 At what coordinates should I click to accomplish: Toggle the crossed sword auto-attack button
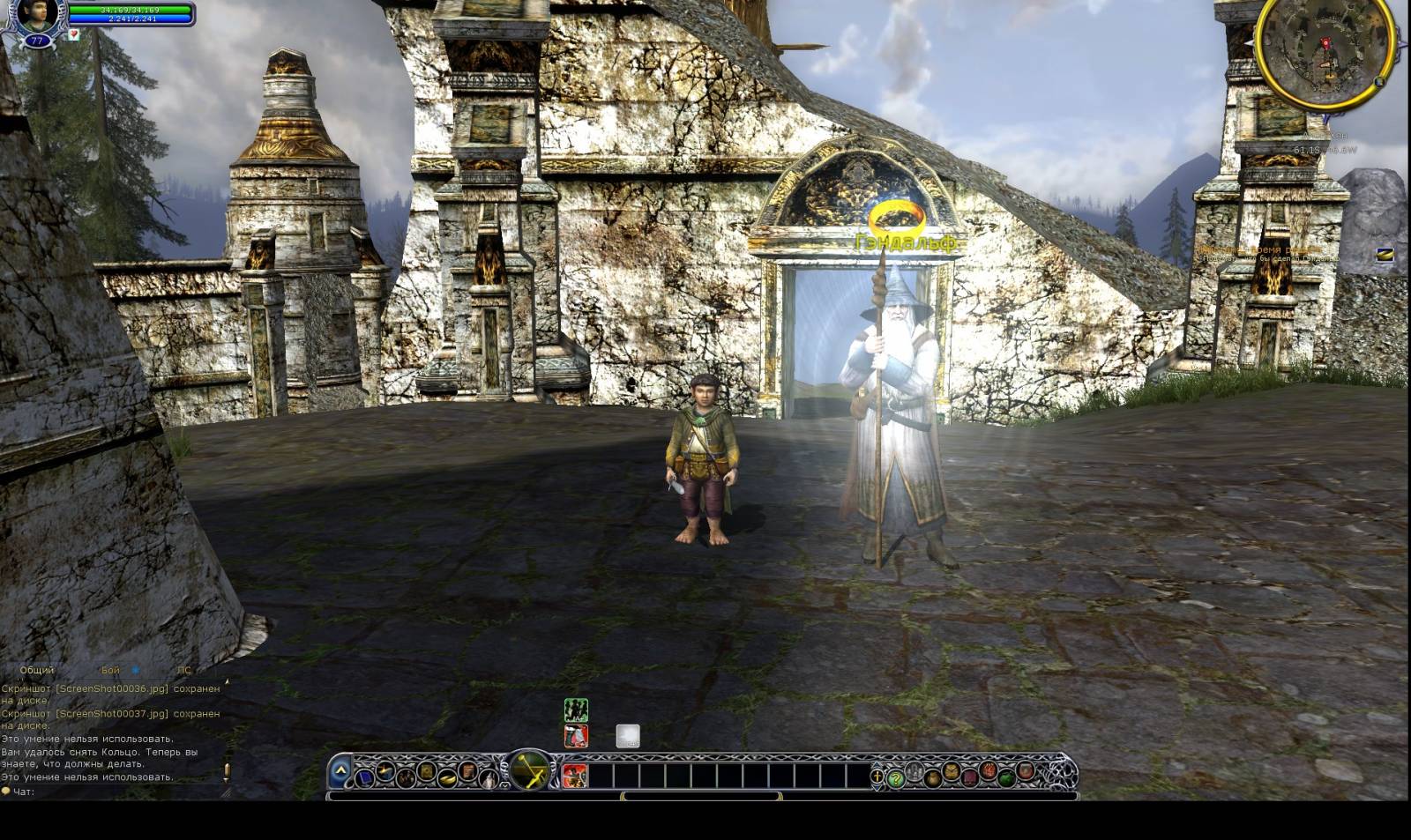530,771
